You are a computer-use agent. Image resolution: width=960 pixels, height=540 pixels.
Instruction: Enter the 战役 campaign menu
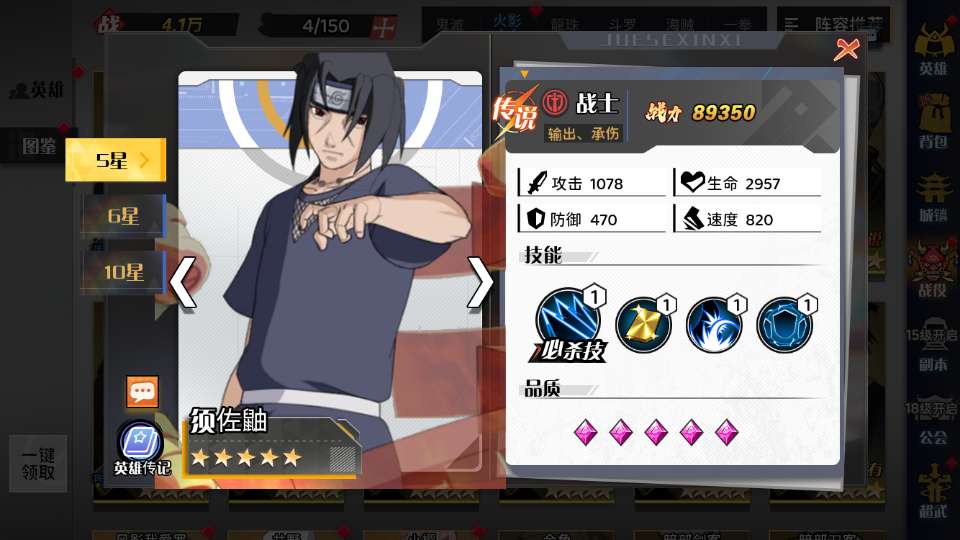coord(932,270)
